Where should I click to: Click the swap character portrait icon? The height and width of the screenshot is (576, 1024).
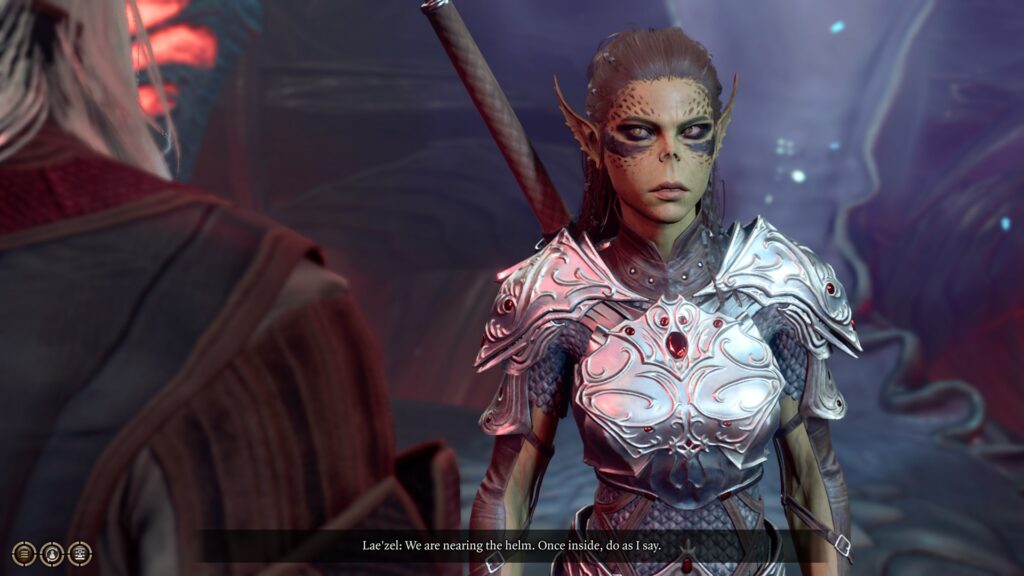coord(52,553)
